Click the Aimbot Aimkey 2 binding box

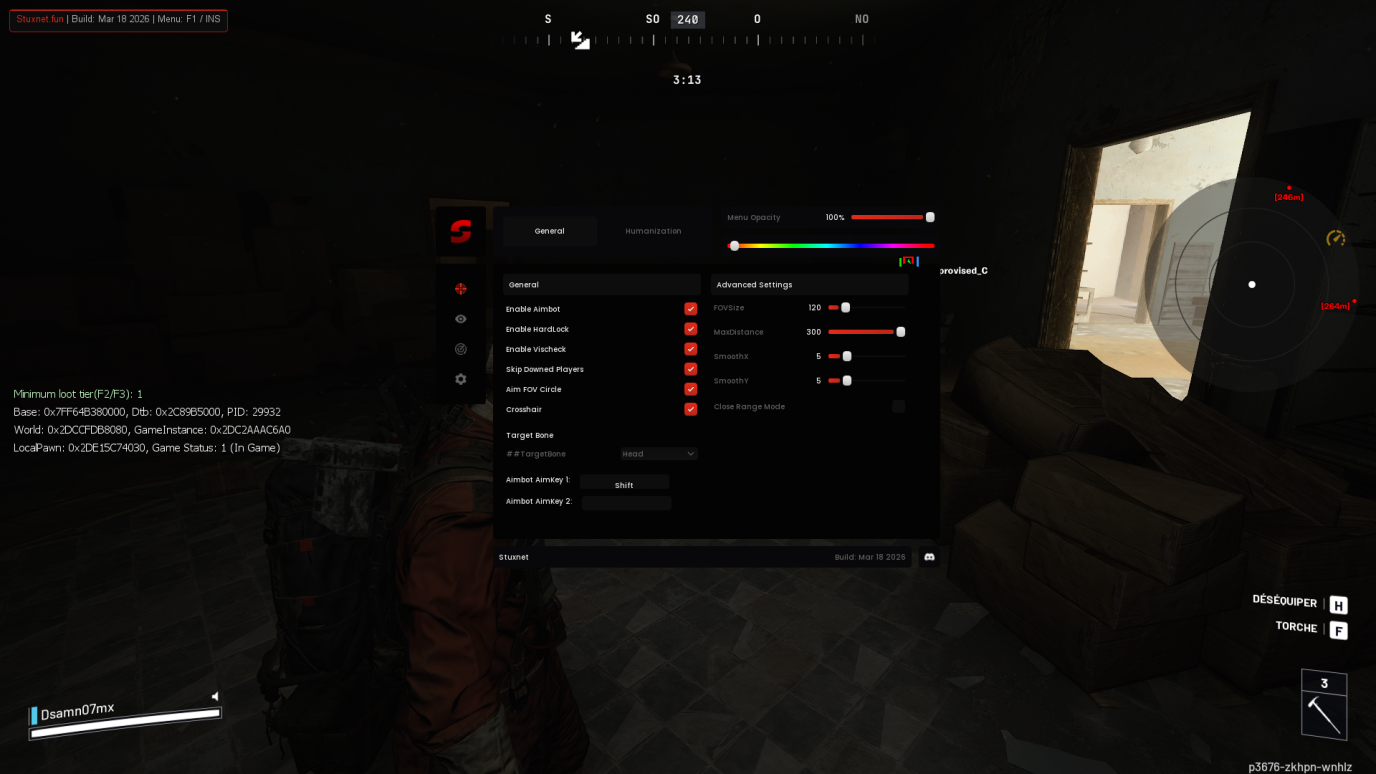(626, 502)
